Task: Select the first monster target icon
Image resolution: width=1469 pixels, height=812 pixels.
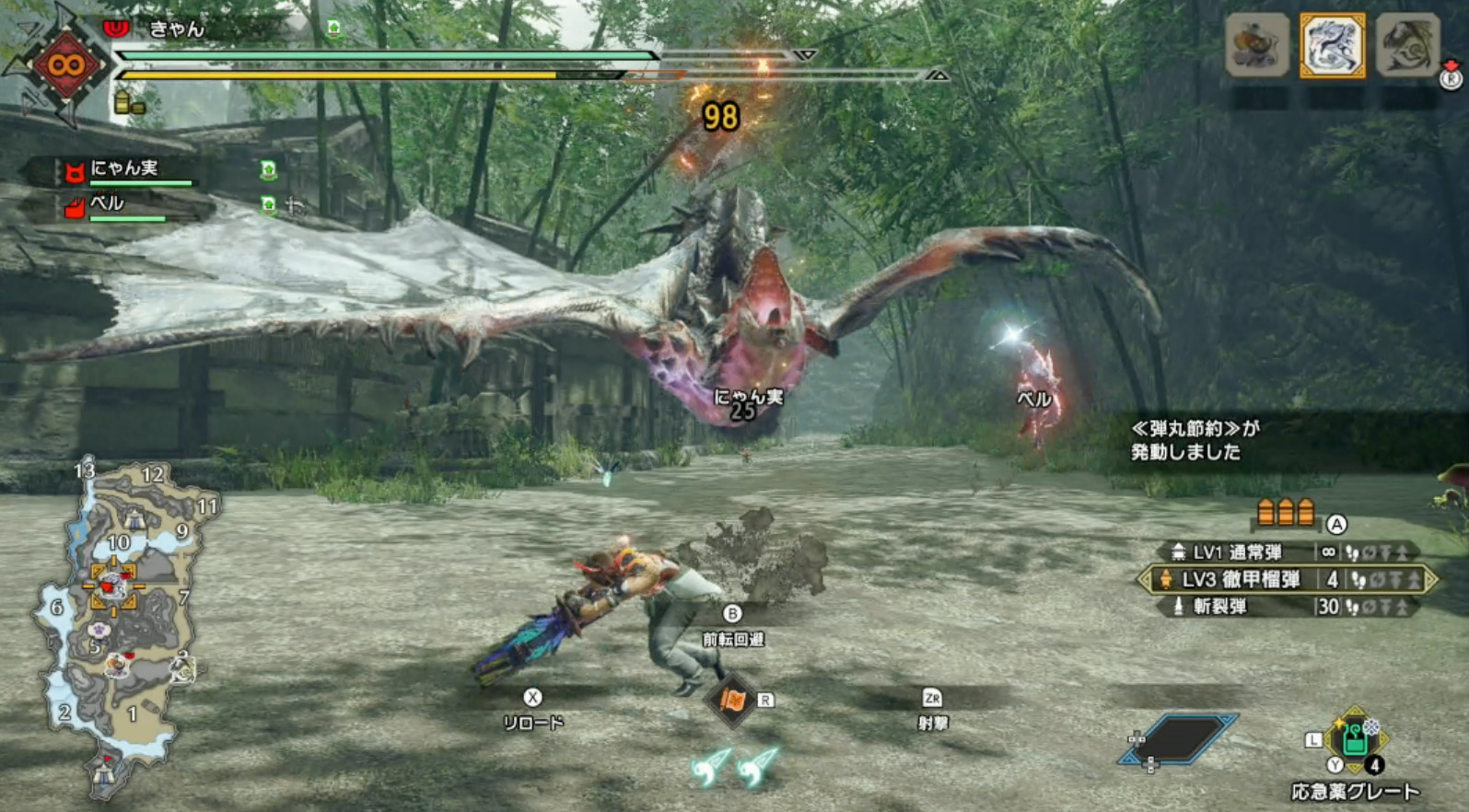Action: click(1256, 45)
